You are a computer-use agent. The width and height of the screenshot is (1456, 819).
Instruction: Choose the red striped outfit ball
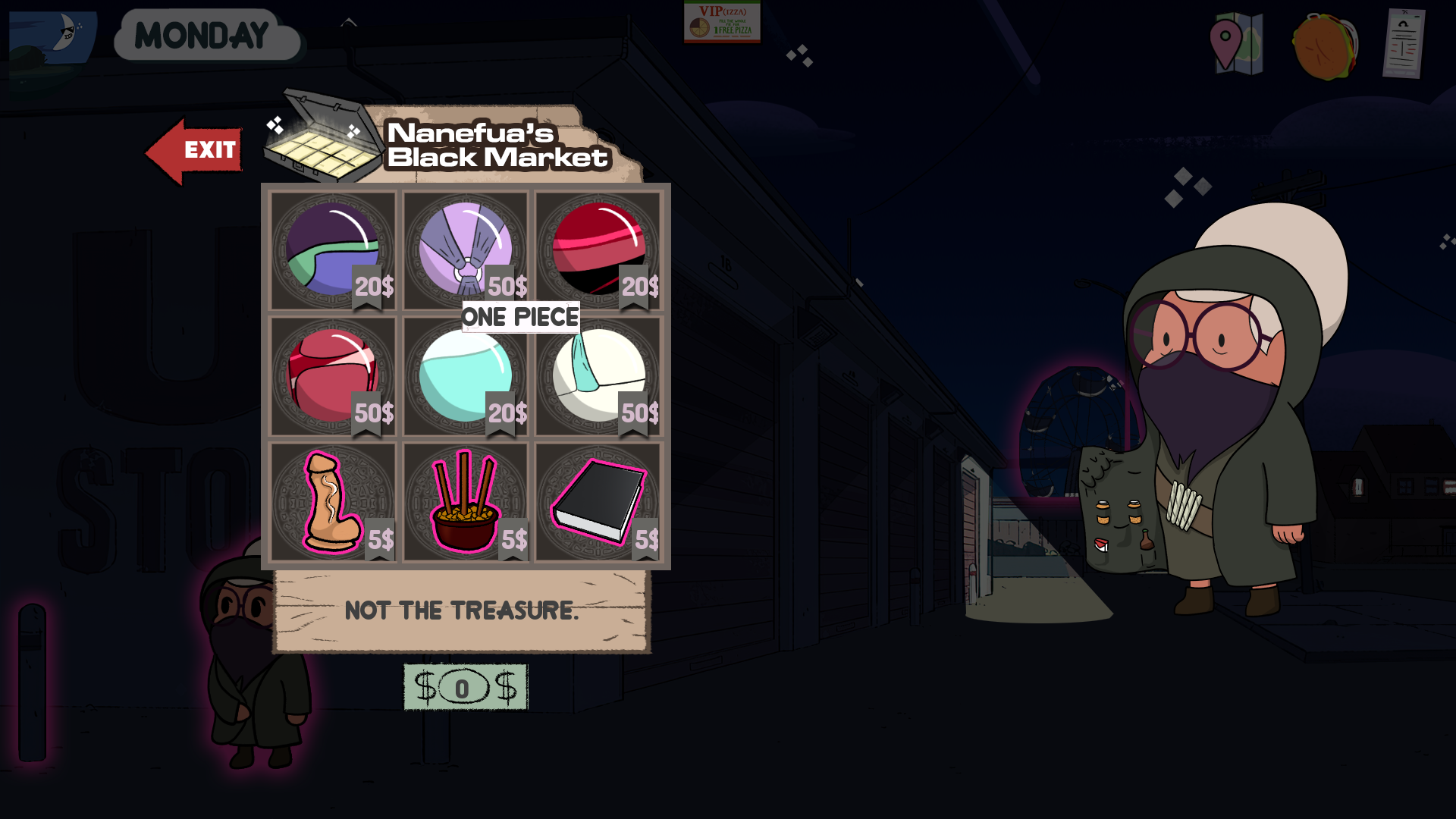click(598, 249)
